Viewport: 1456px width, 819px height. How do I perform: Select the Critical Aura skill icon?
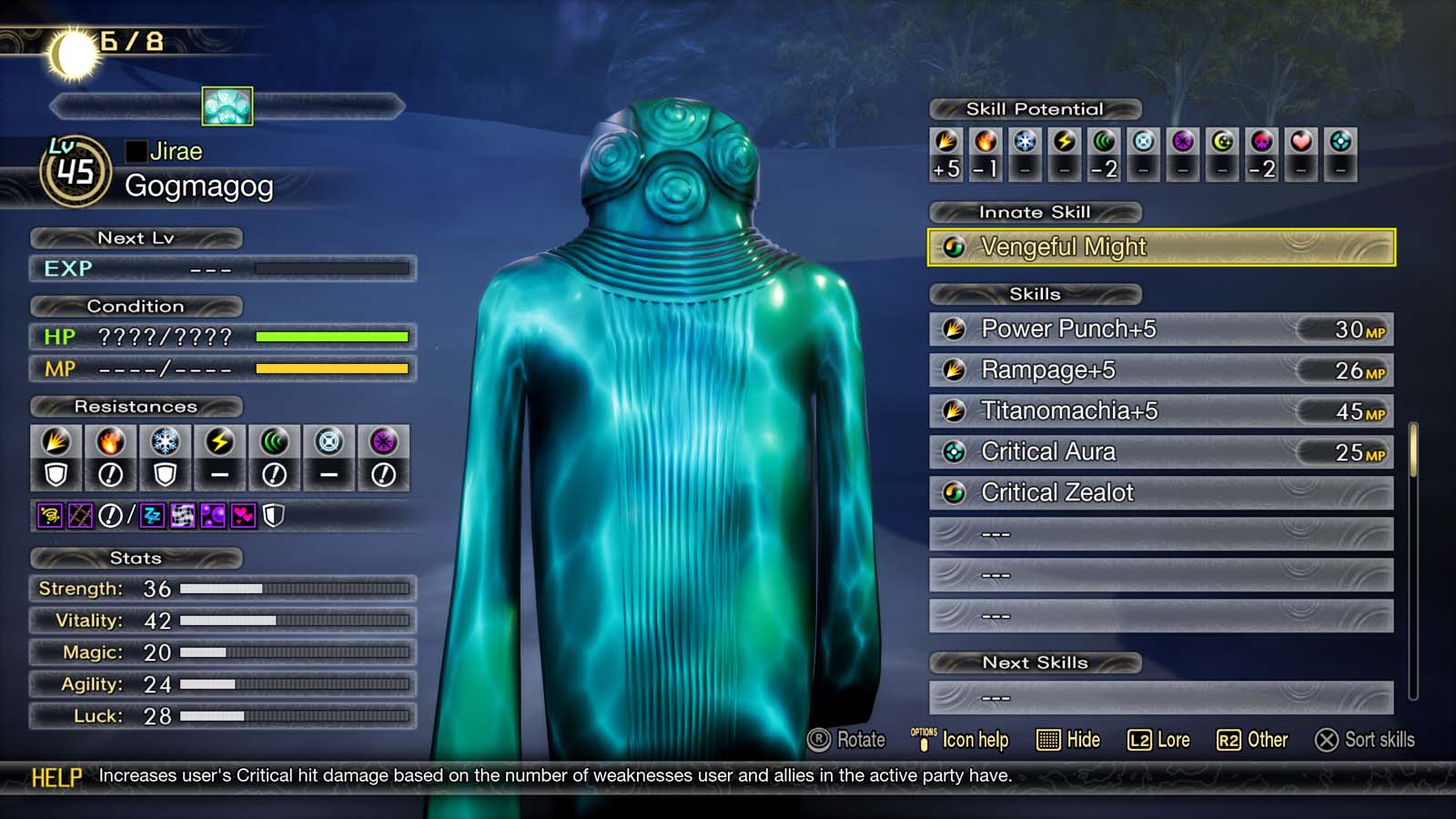pyautogui.click(x=955, y=451)
